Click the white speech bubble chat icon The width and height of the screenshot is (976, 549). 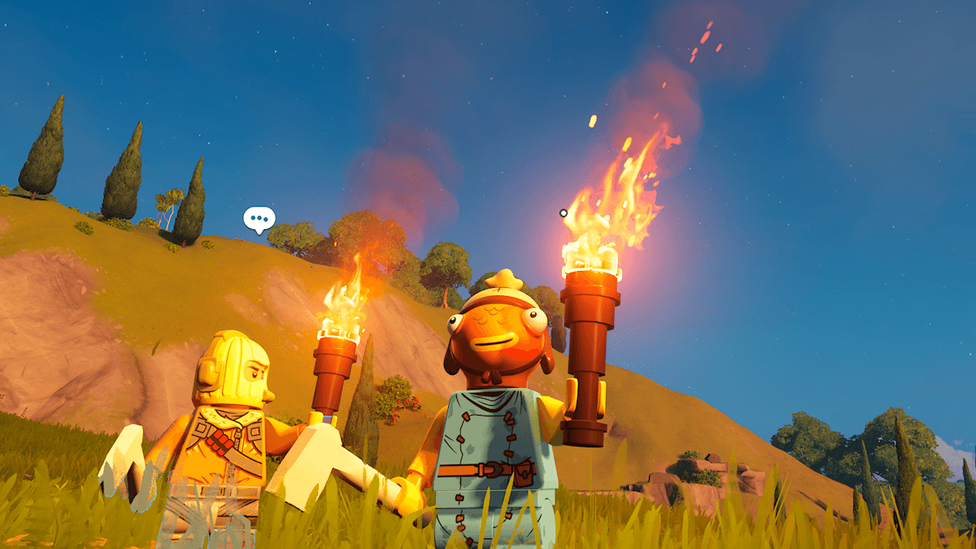[259, 218]
